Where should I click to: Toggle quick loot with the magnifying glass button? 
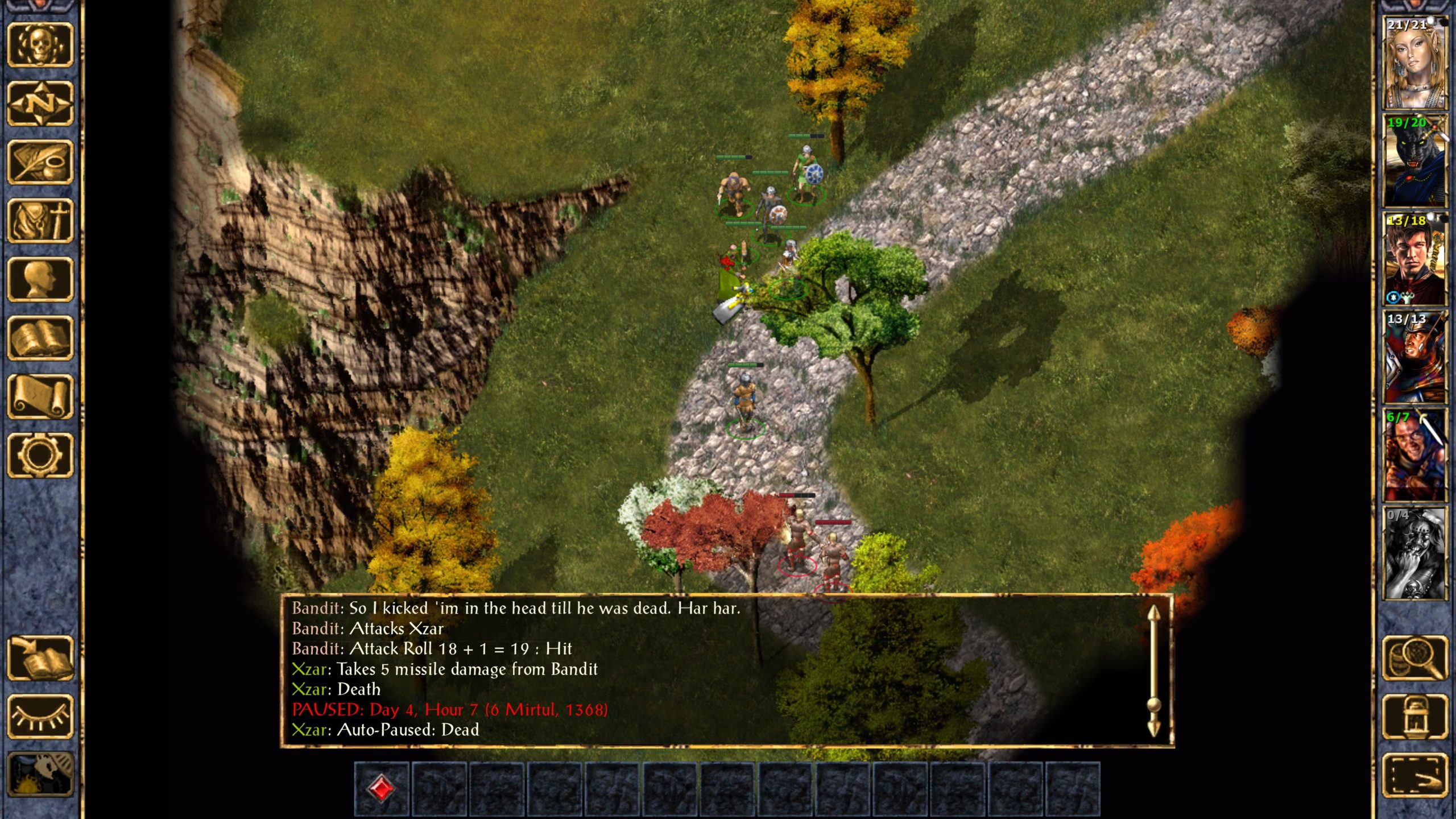pos(1414,658)
